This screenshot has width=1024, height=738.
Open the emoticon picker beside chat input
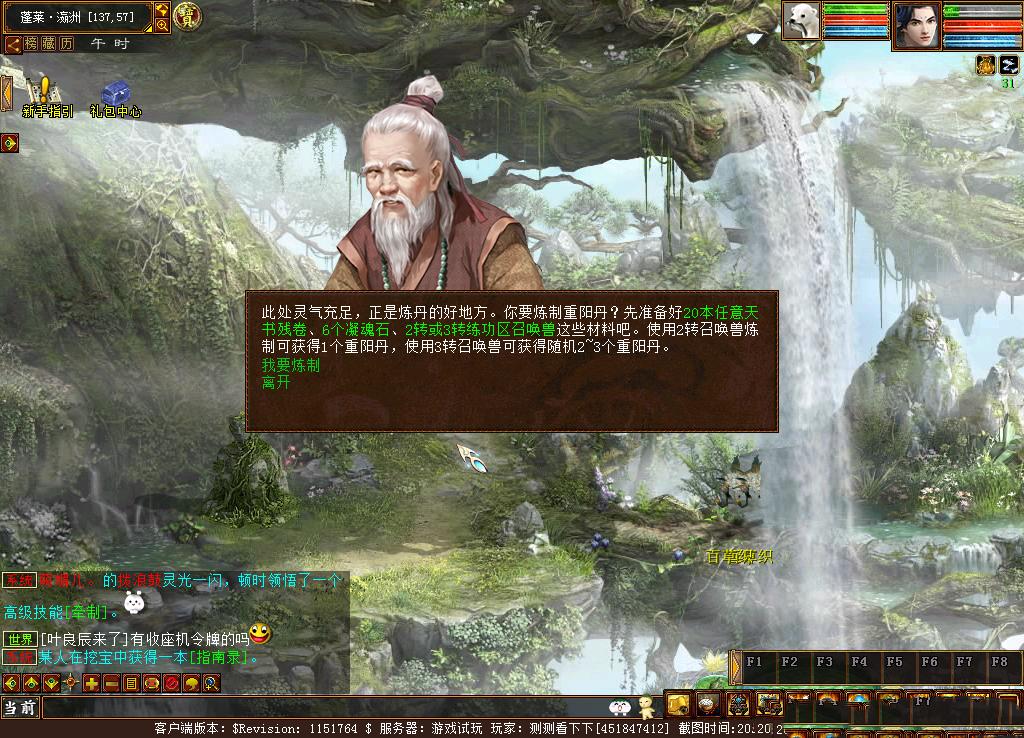pyautogui.click(x=620, y=707)
